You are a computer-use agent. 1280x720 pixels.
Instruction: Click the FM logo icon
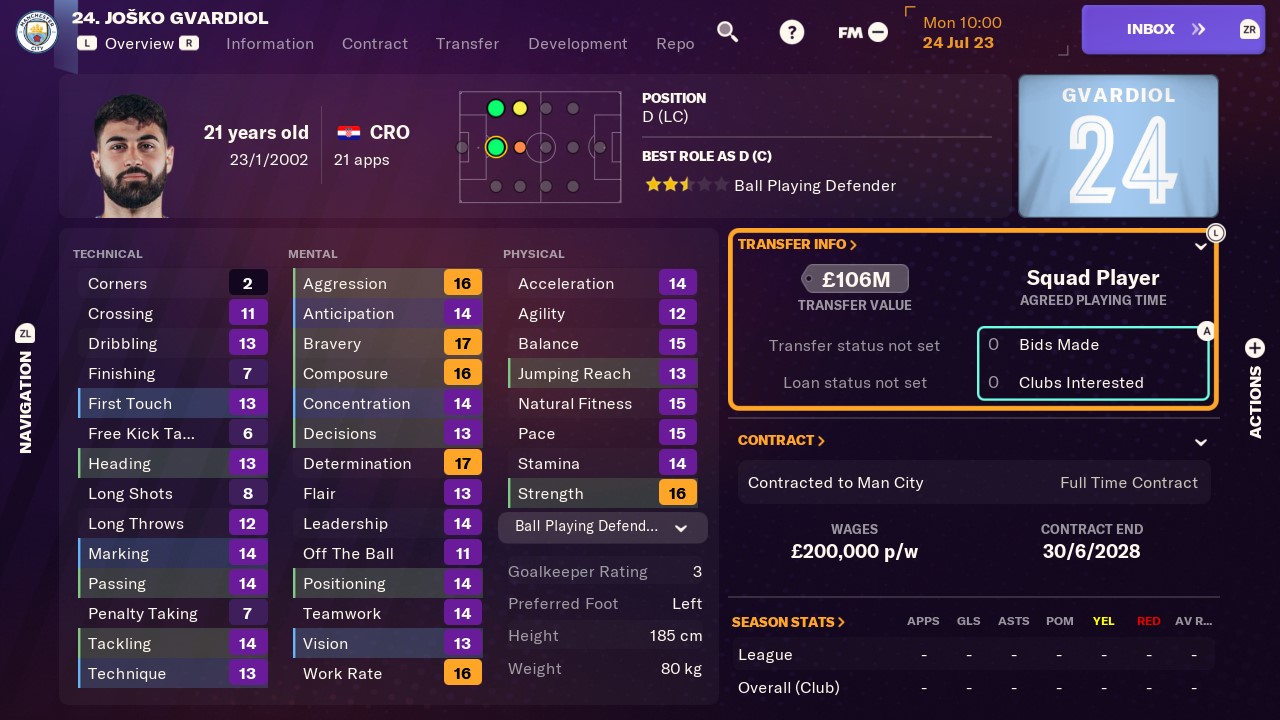click(849, 31)
